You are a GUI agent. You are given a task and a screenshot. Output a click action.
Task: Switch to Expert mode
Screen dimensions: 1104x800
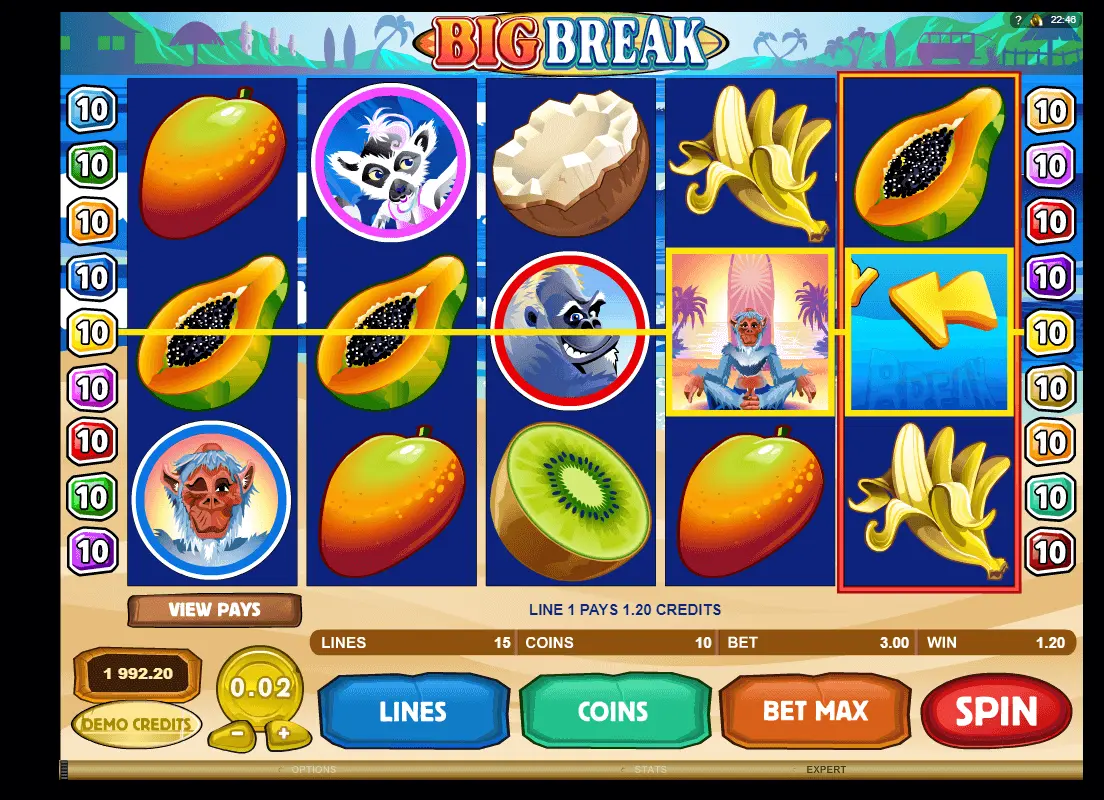pos(826,770)
